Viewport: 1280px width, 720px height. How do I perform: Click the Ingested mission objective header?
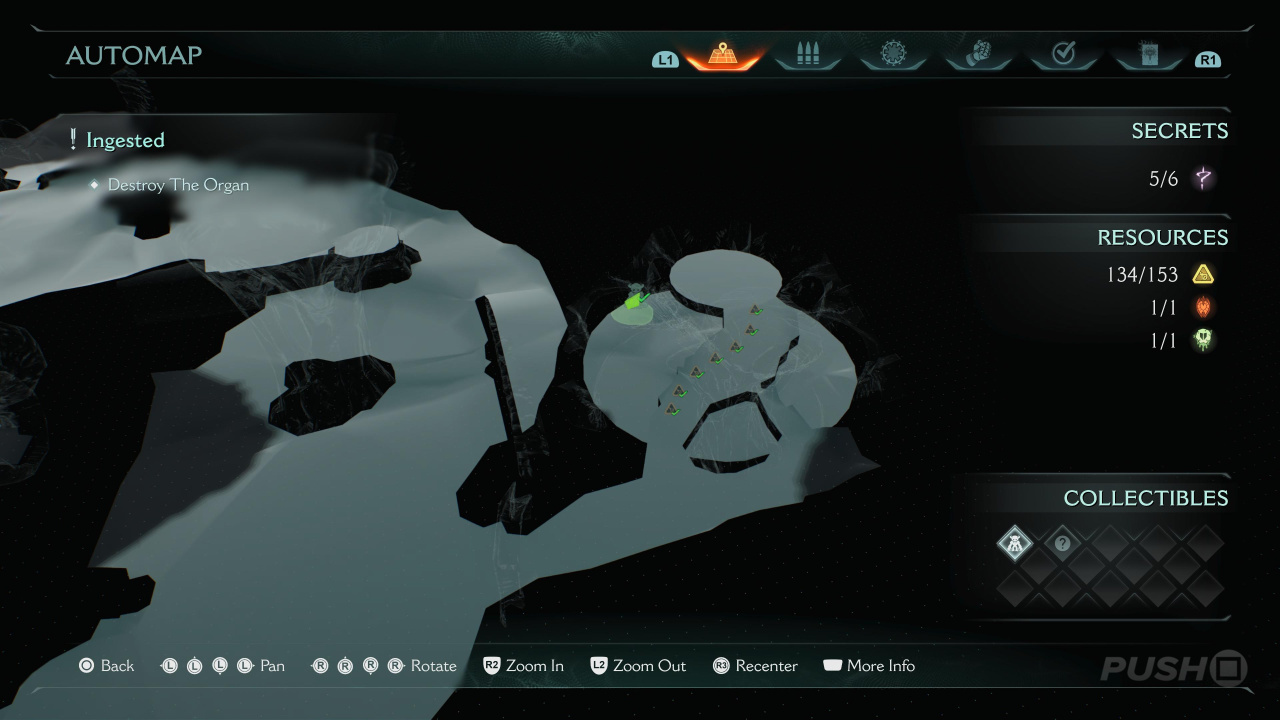[125, 141]
